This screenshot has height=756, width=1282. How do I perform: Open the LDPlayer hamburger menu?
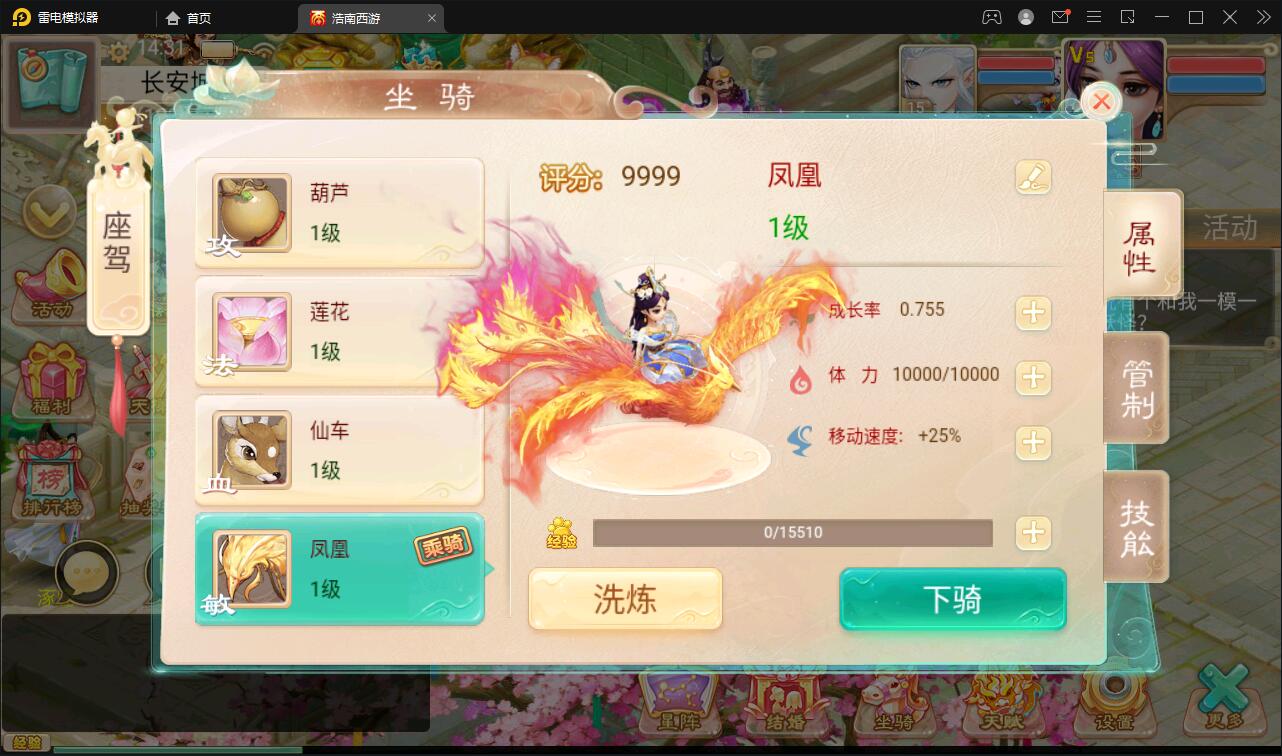(1094, 17)
